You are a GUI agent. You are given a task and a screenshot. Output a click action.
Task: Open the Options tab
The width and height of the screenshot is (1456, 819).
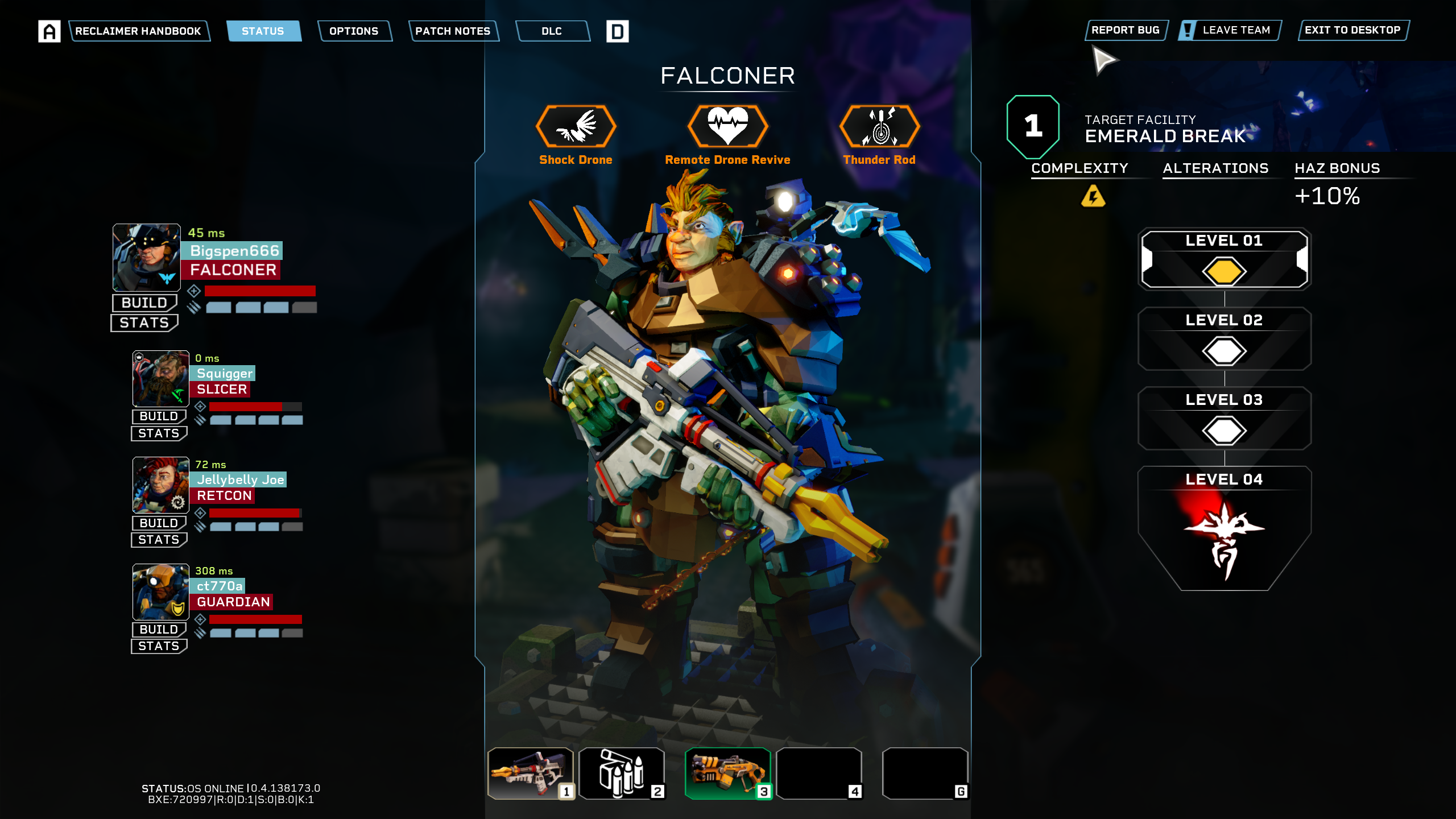[x=354, y=31]
